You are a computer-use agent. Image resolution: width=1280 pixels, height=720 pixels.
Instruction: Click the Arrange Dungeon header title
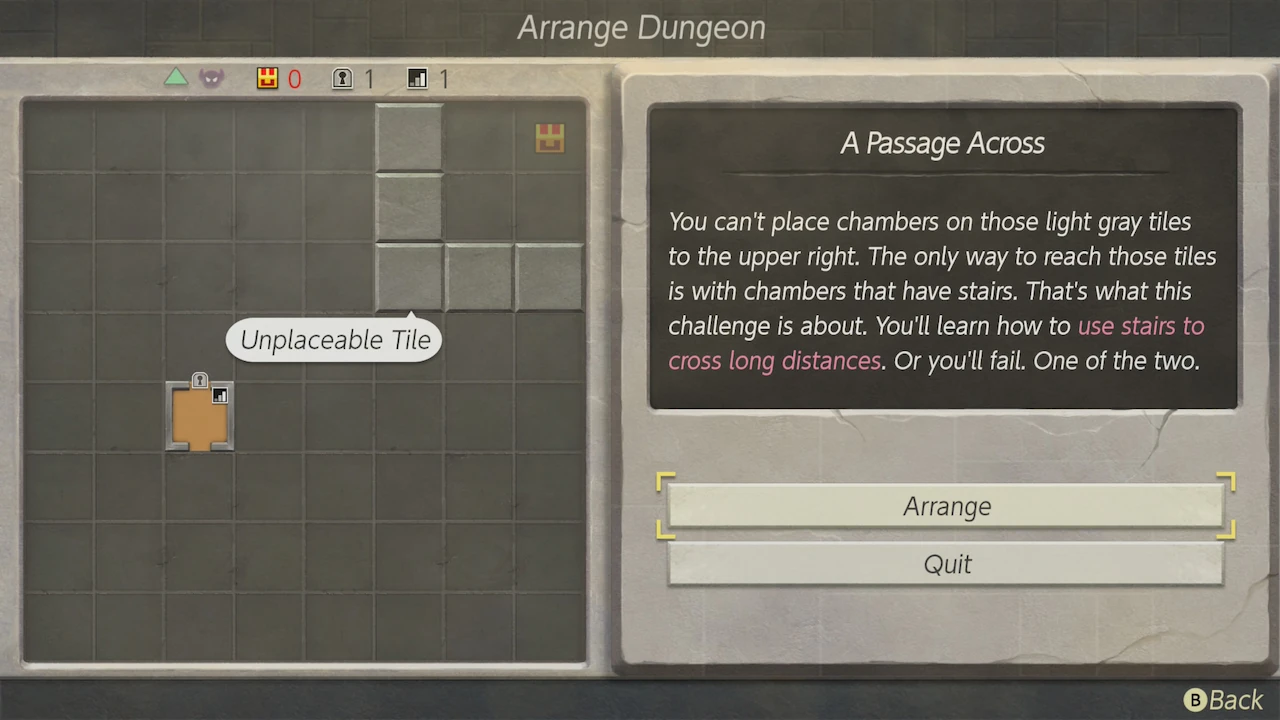coord(641,27)
